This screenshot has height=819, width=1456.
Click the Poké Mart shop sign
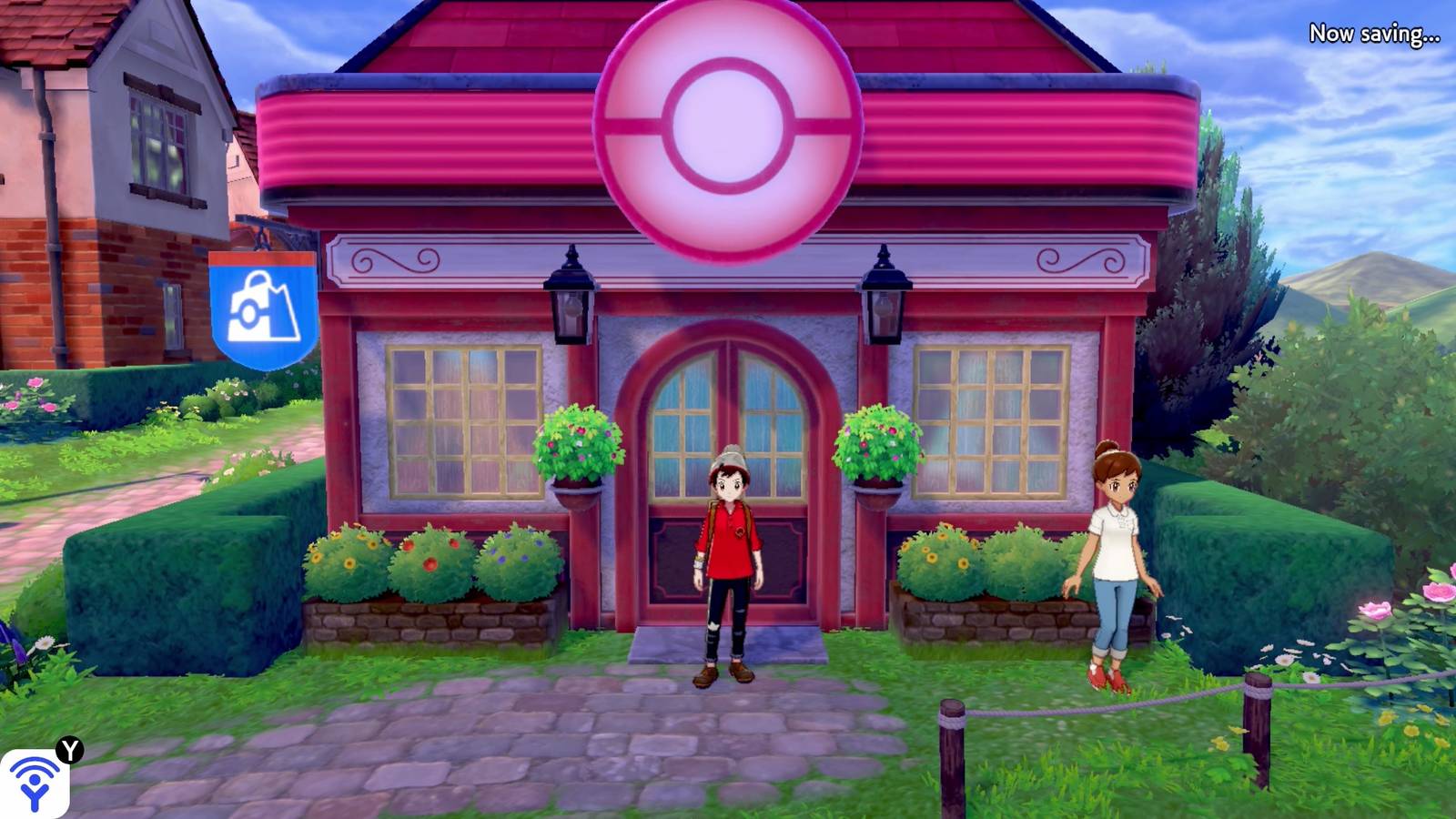264,309
